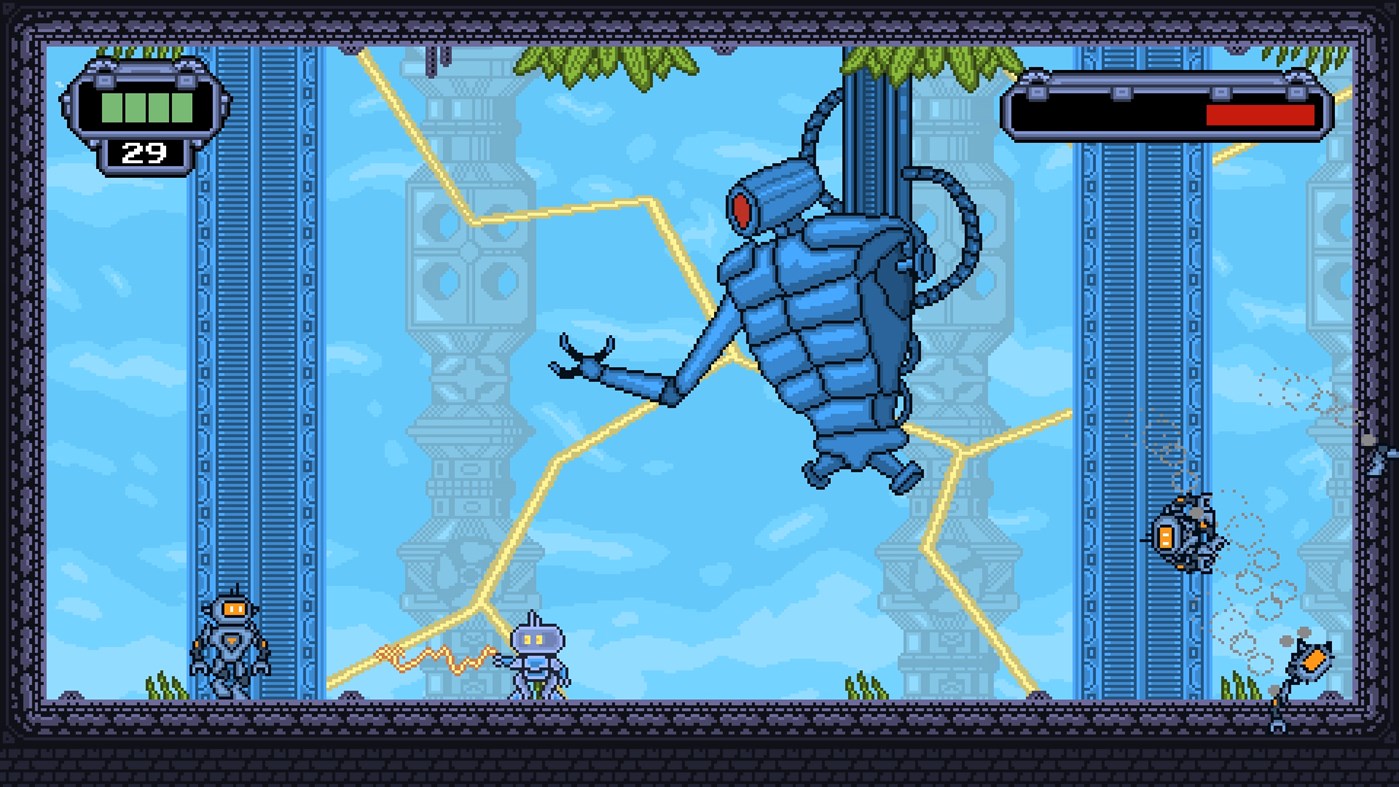Screen dimensions: 1399x787
Task: Select the boss's dangling boot feet
Action: (x=860, y=470)
